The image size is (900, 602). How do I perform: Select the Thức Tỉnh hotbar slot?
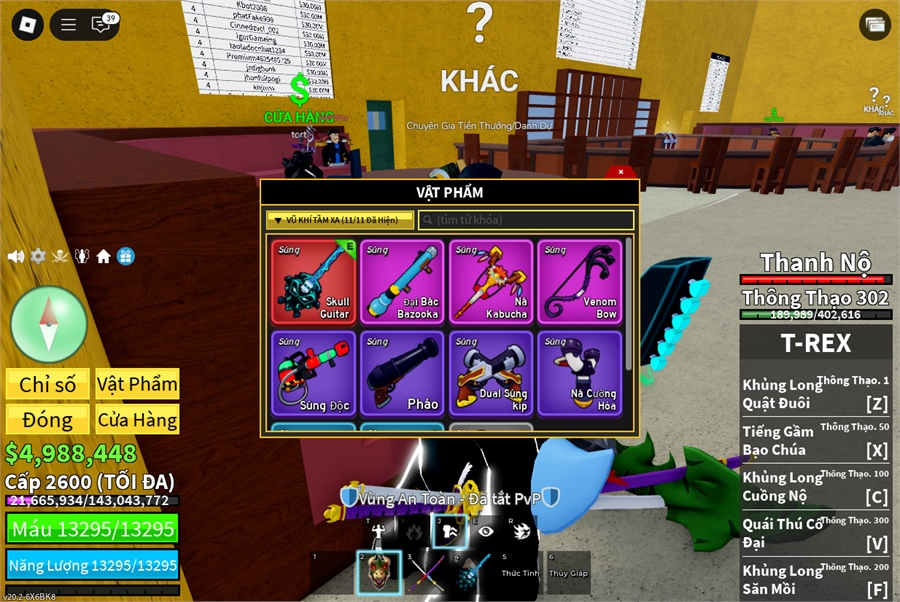520,573
